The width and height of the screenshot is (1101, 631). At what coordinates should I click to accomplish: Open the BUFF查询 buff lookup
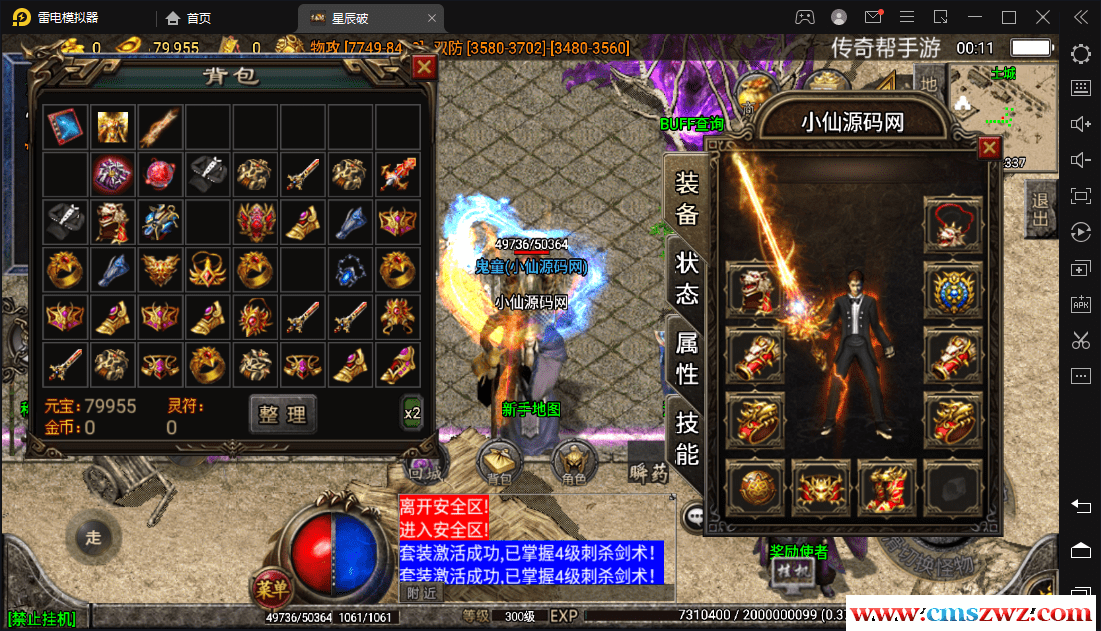tap(691, 124)
